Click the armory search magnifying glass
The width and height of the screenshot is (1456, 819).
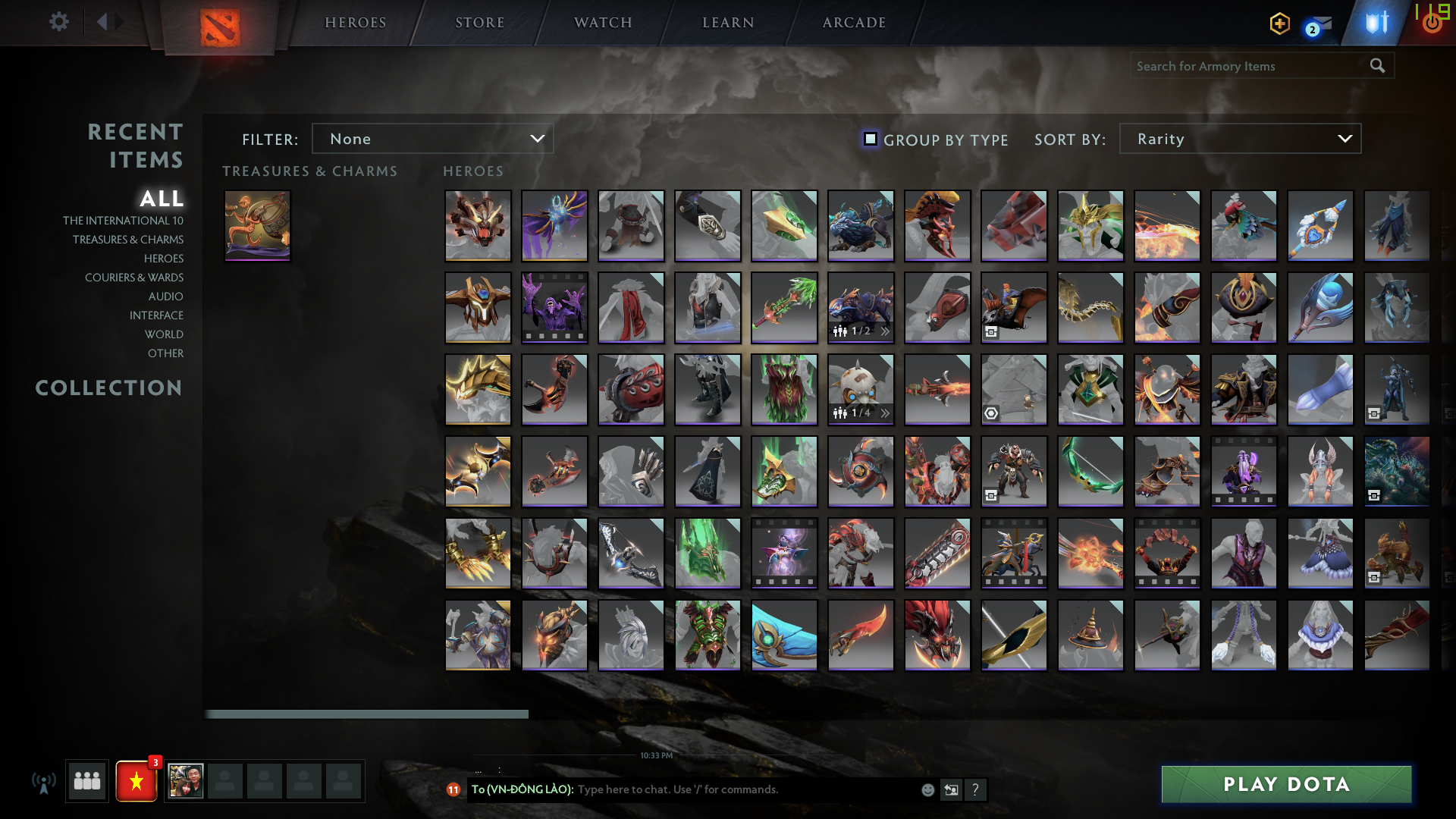[1377, 66]
